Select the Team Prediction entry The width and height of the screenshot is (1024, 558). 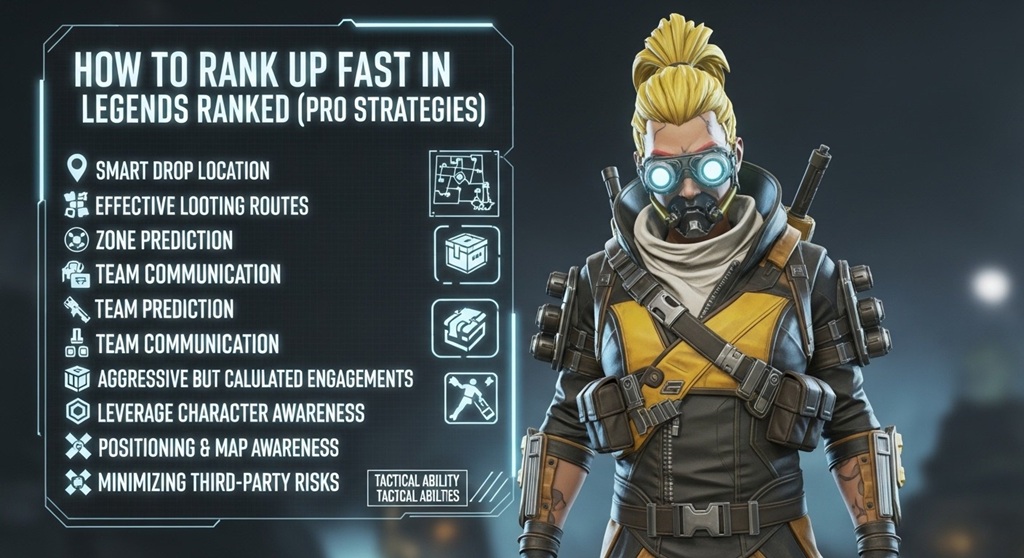(x=164, y=308)
